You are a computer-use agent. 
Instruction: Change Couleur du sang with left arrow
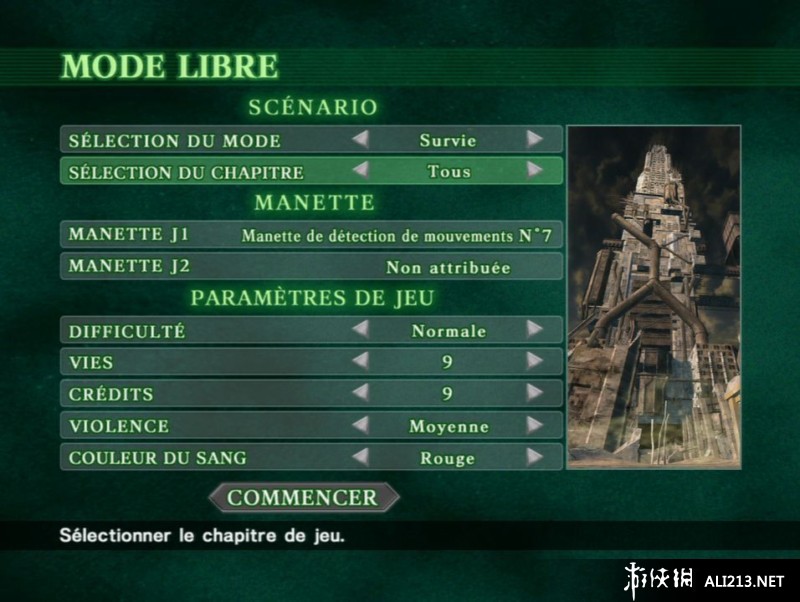tap(360, 457)
